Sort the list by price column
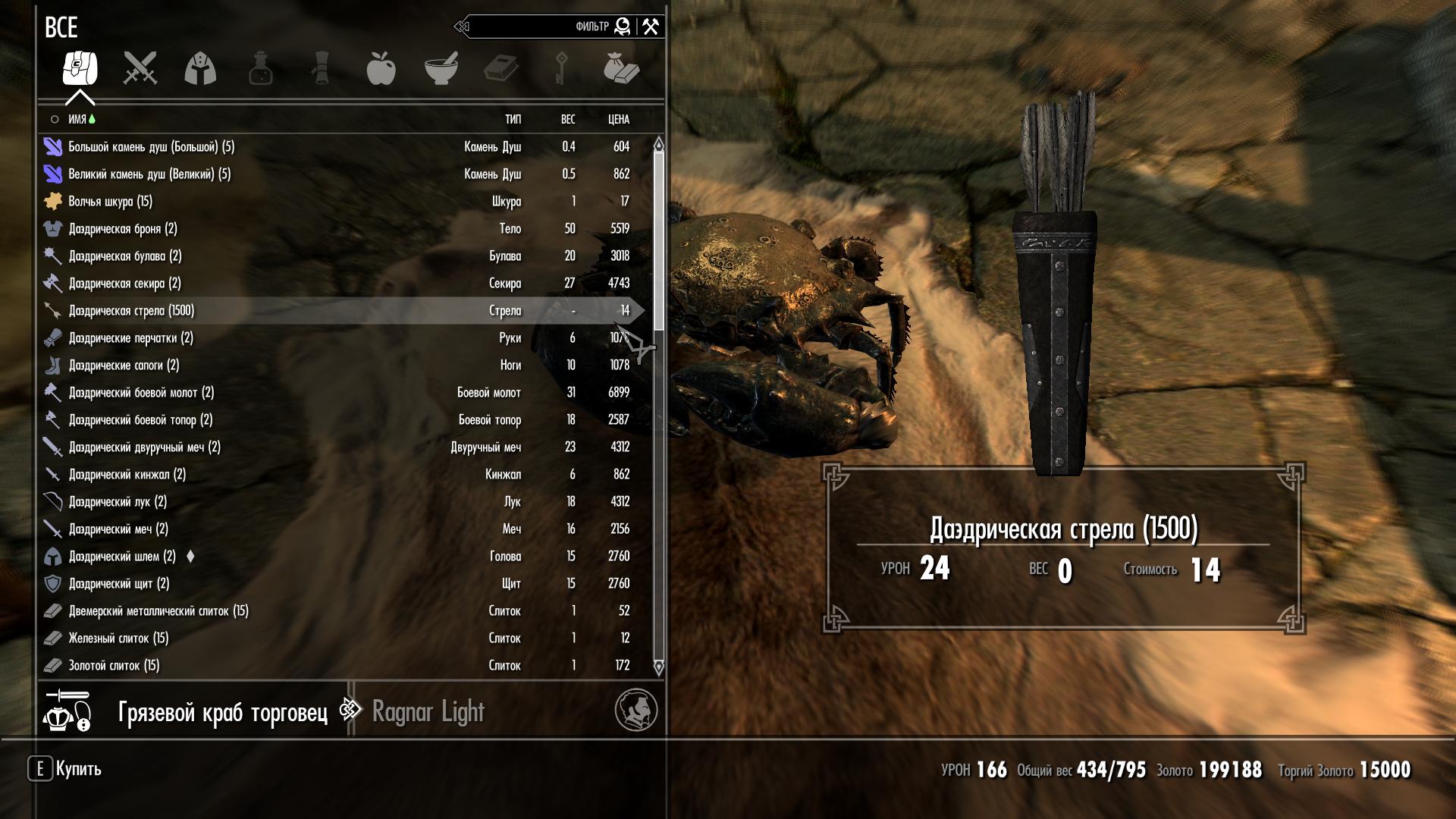The image size is (1456, 819). (x=618, y=119)
